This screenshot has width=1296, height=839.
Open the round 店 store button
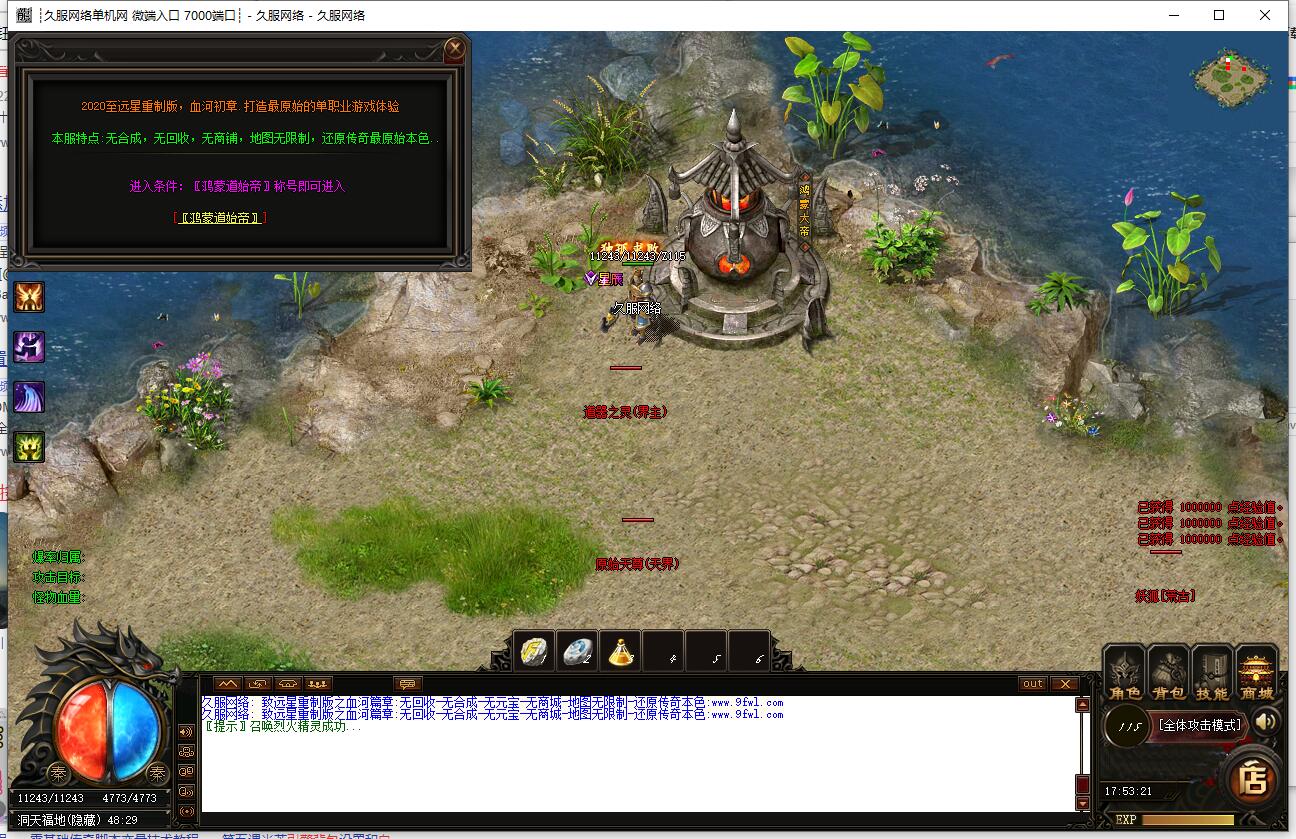click(1253, 778)
